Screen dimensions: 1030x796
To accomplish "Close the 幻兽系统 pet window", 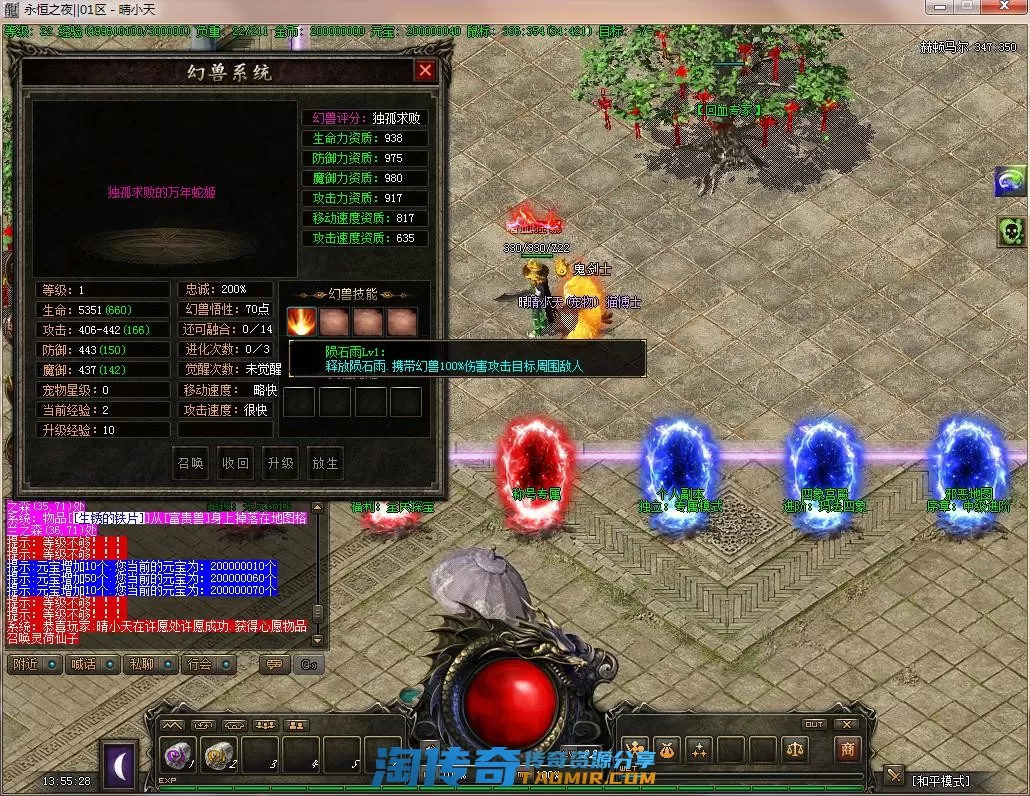I will point(425,71).
